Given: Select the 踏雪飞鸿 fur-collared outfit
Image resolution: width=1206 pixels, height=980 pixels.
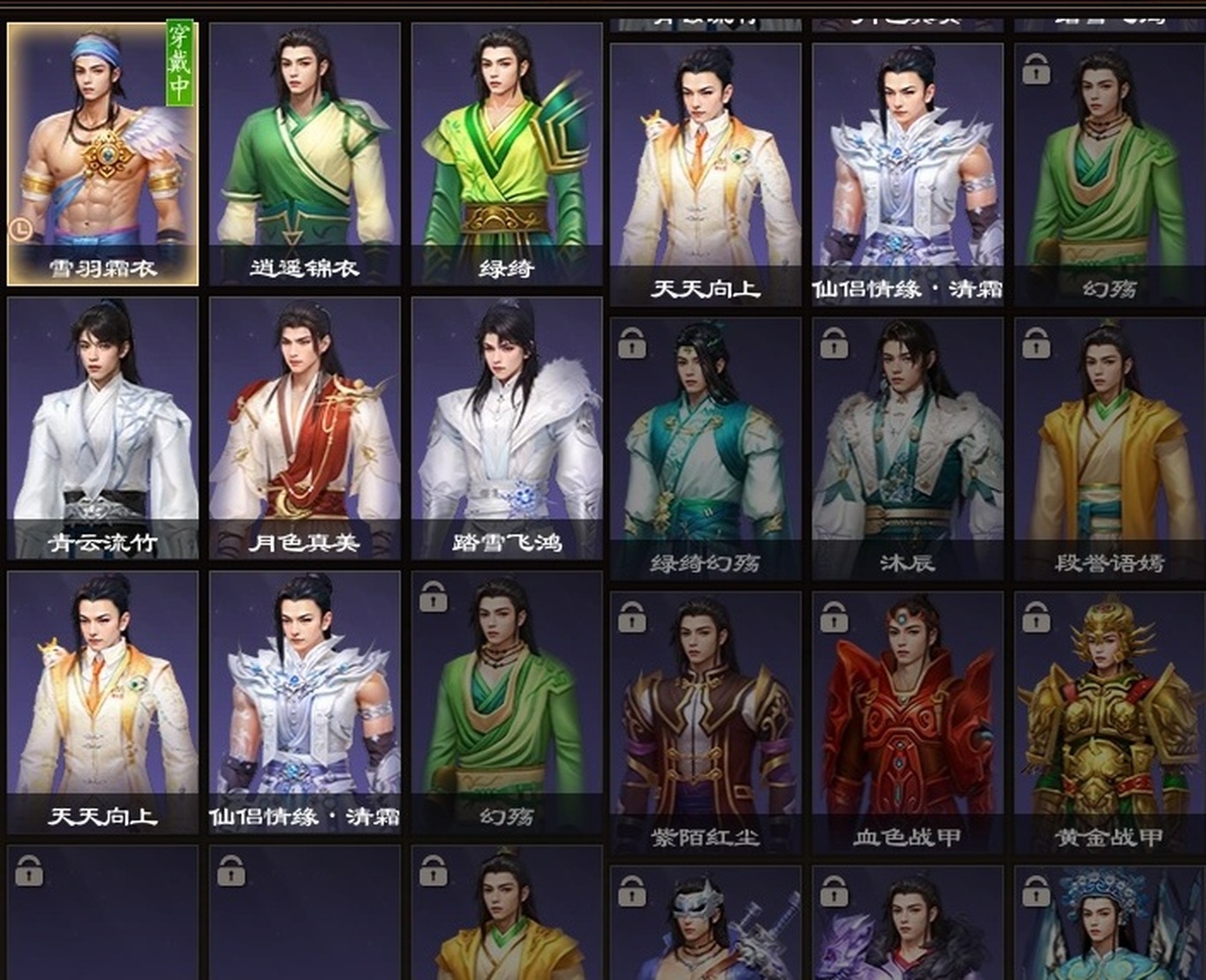Looking at the screenshot, I should [507, 428].
